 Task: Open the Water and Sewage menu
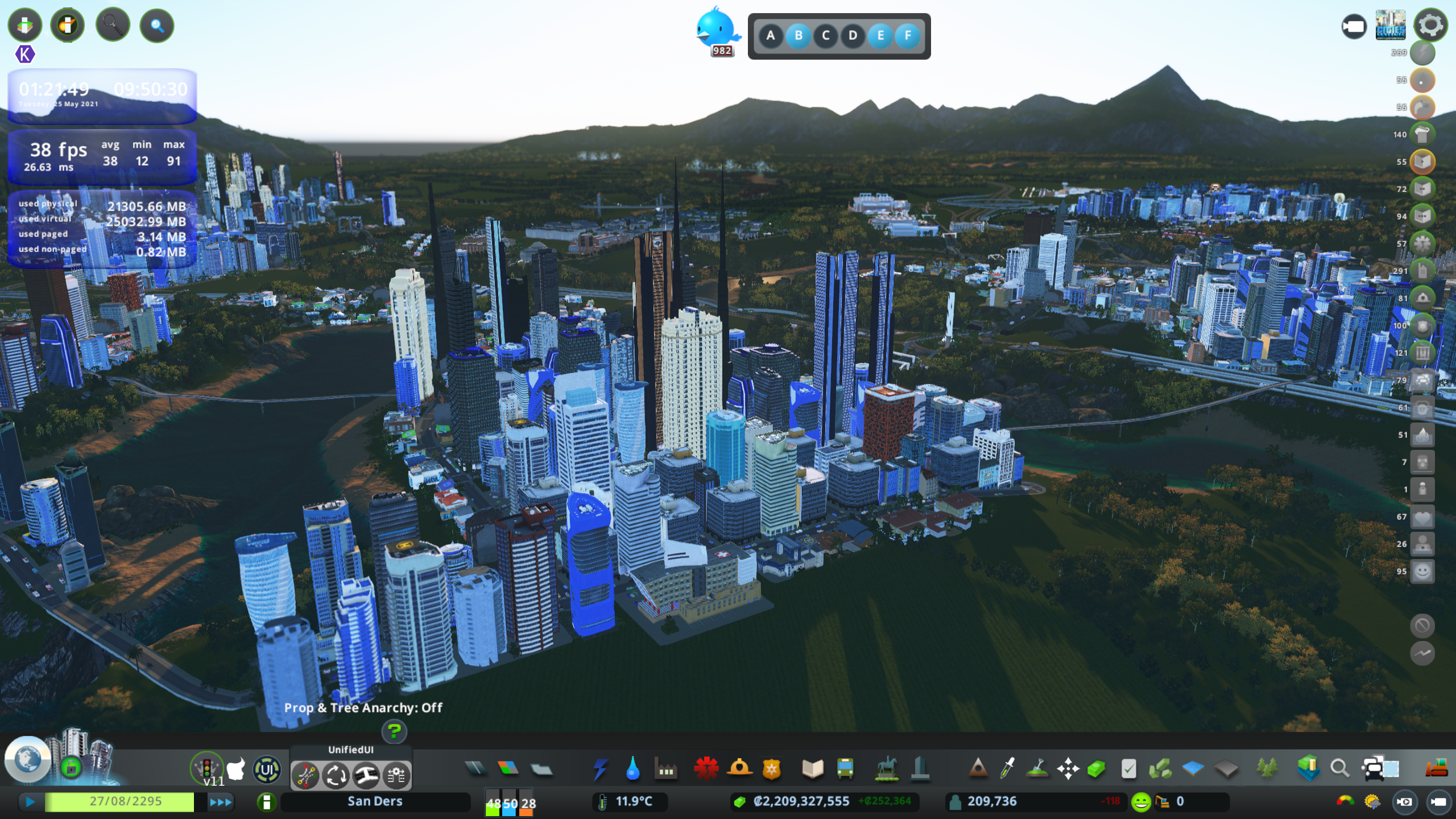(632, 769)
